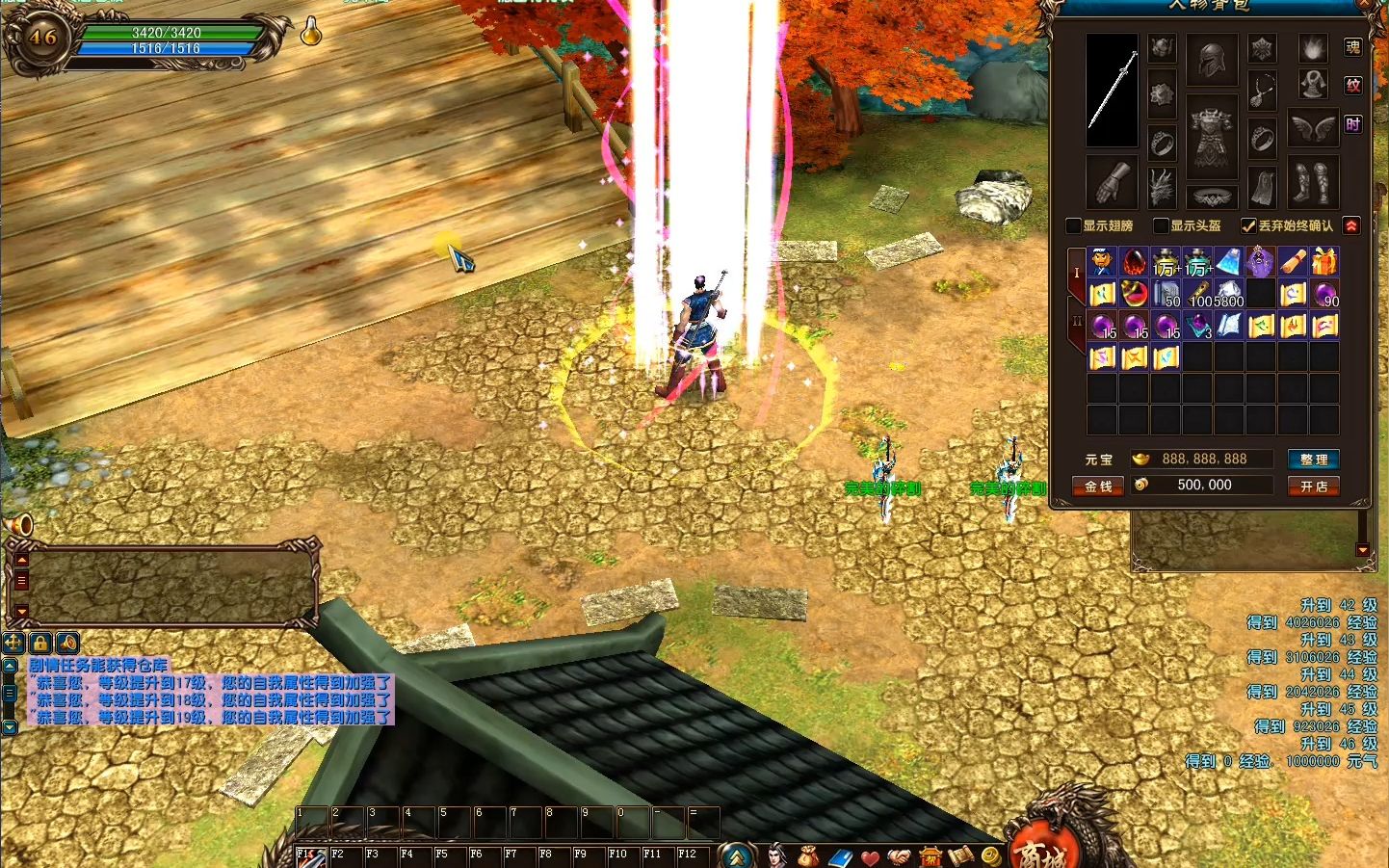Image resolution: width=1389 pixels, height=868 pixels.
Task: Click the 金钱 money button
Action: pos(1098,487)
